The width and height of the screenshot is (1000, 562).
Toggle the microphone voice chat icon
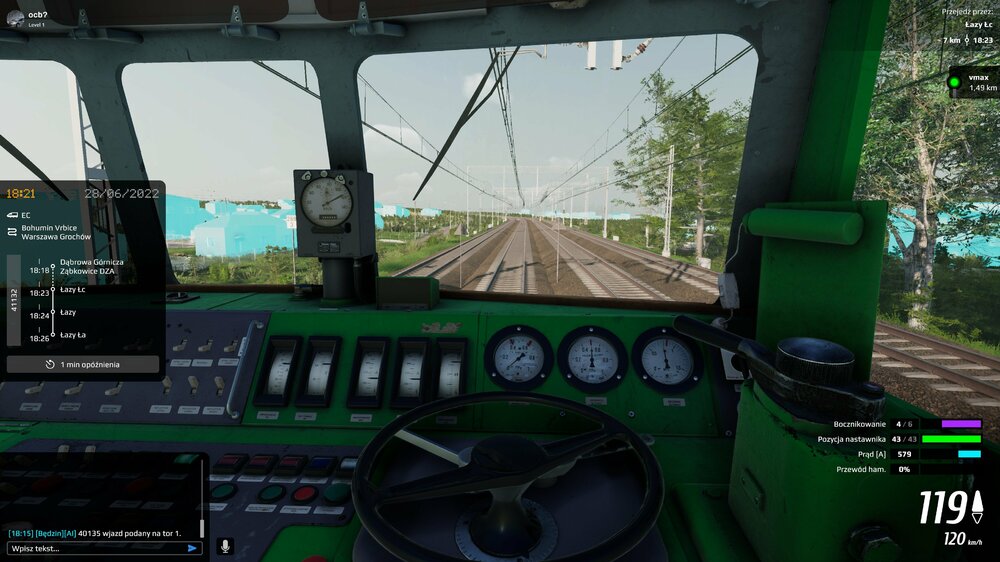tap(225, 547)
